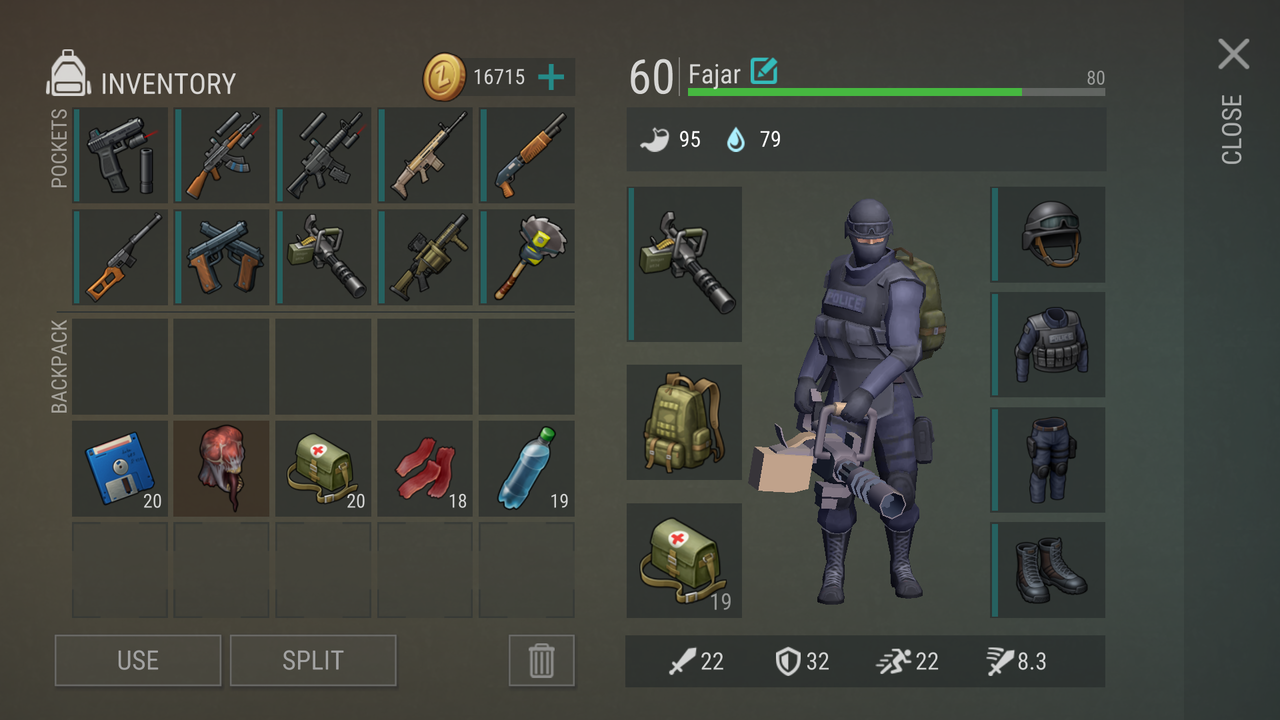This screenshot has width=1280, height=720.
Task: Delete item with the trash can button
Action: [x=541, y=660]
